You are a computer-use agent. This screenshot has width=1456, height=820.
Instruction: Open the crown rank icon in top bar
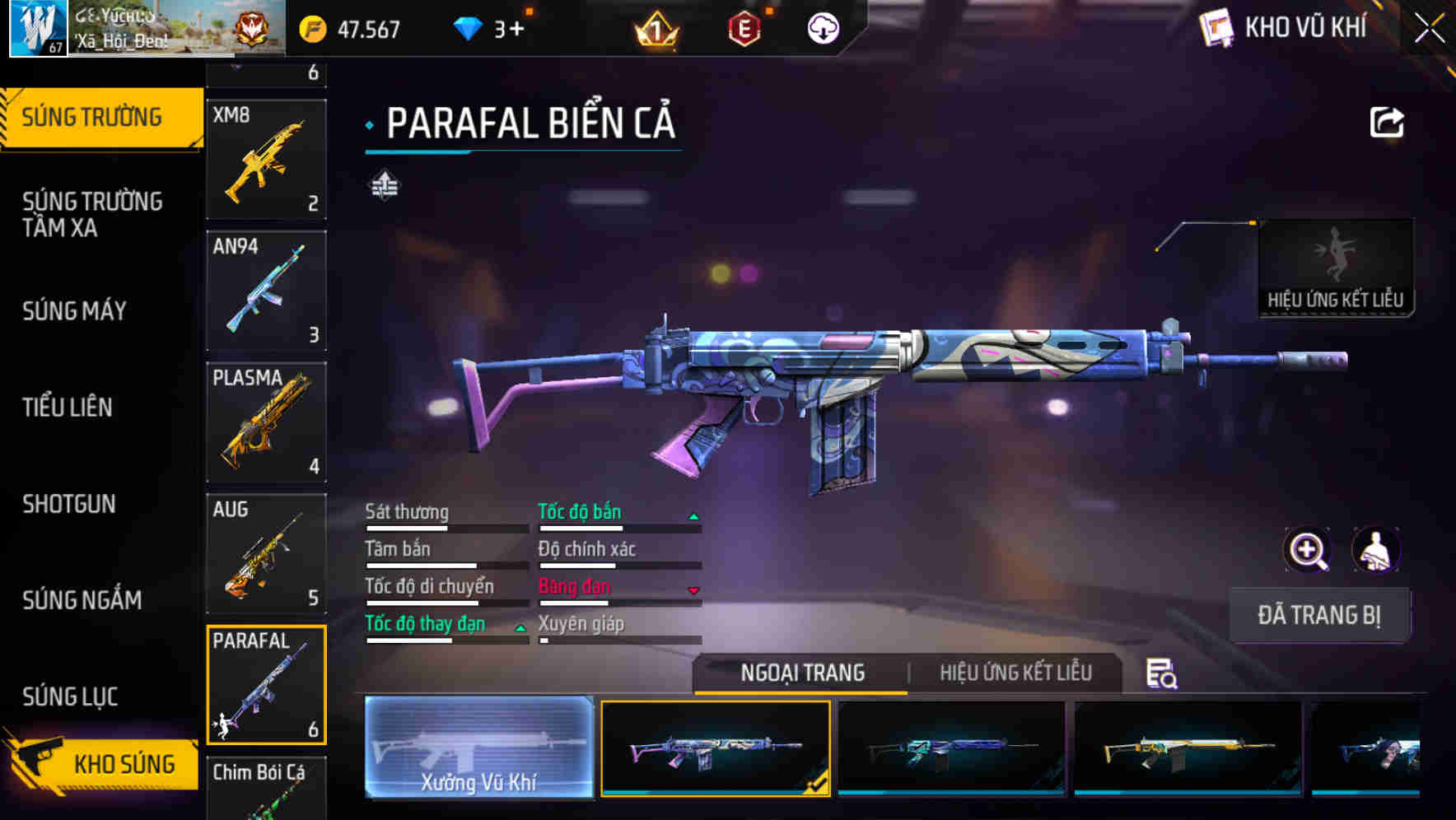655,30
